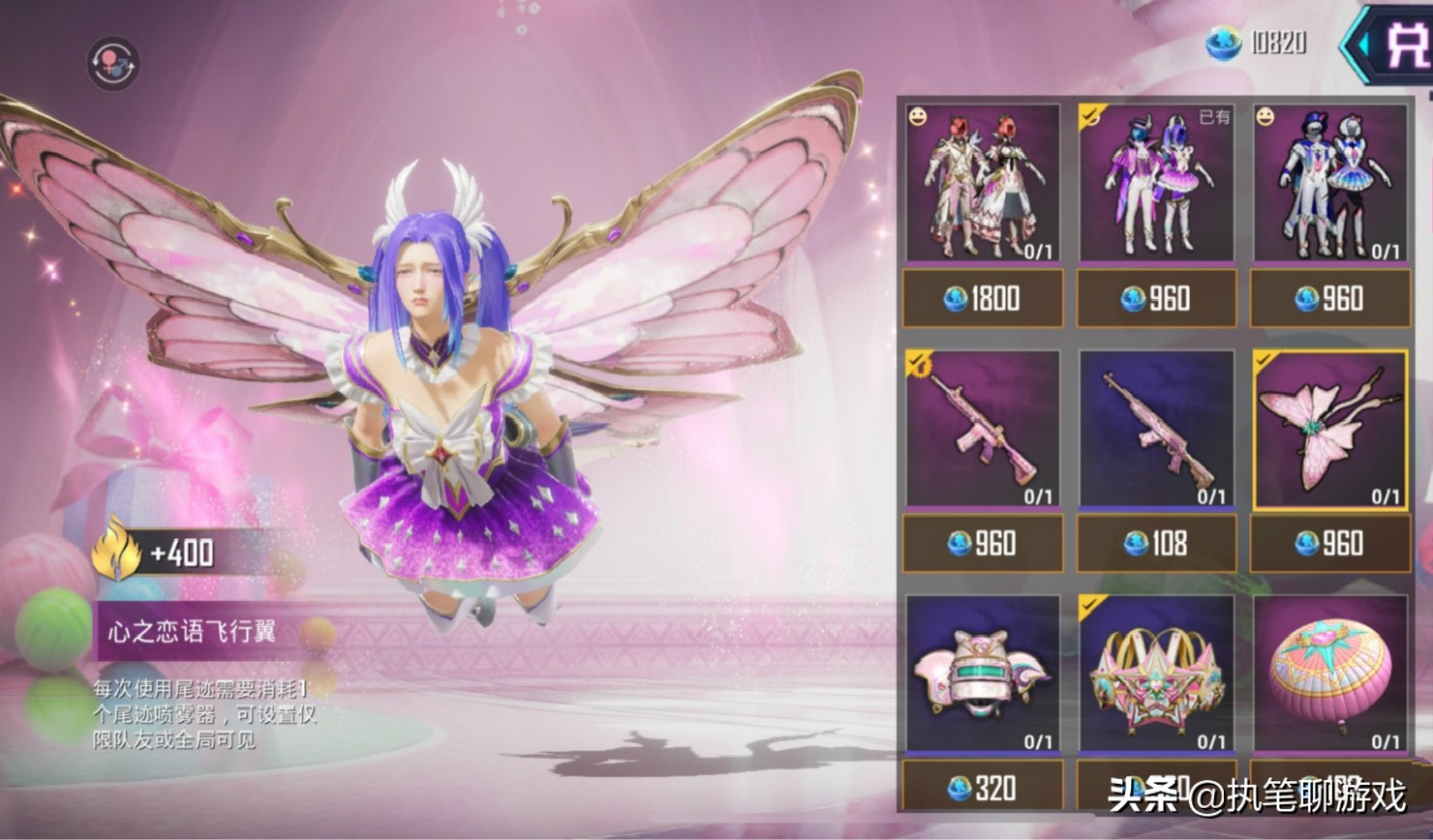This screenshot has width=1433, height=840.
Task: Select the pink helmet skin
Action: pyautogui.click(x=983, y=674)
